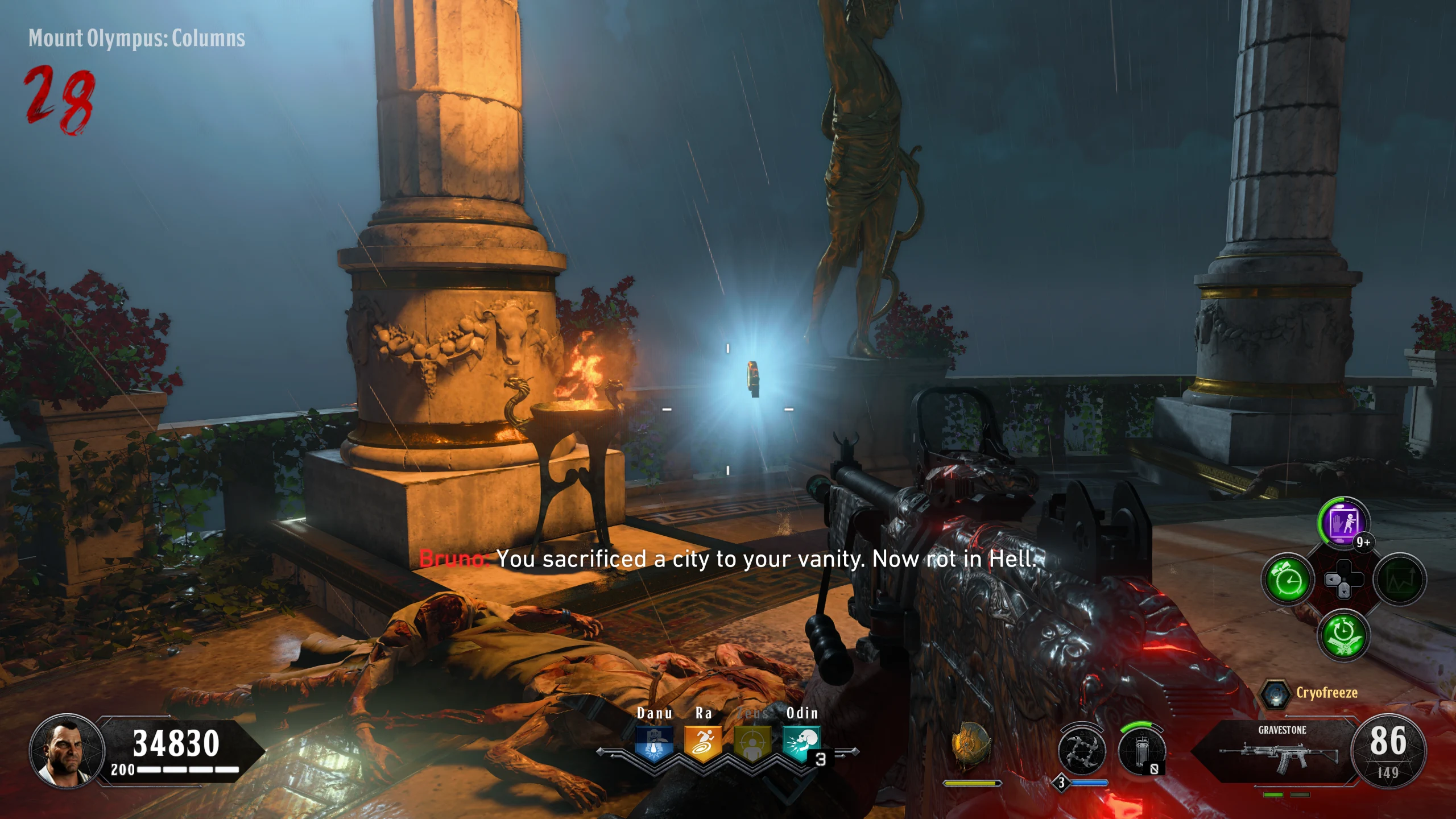This screenshot has height=819, width=1456.
Task: Select the orange Ra running-man perk
Action: [703, 743]
